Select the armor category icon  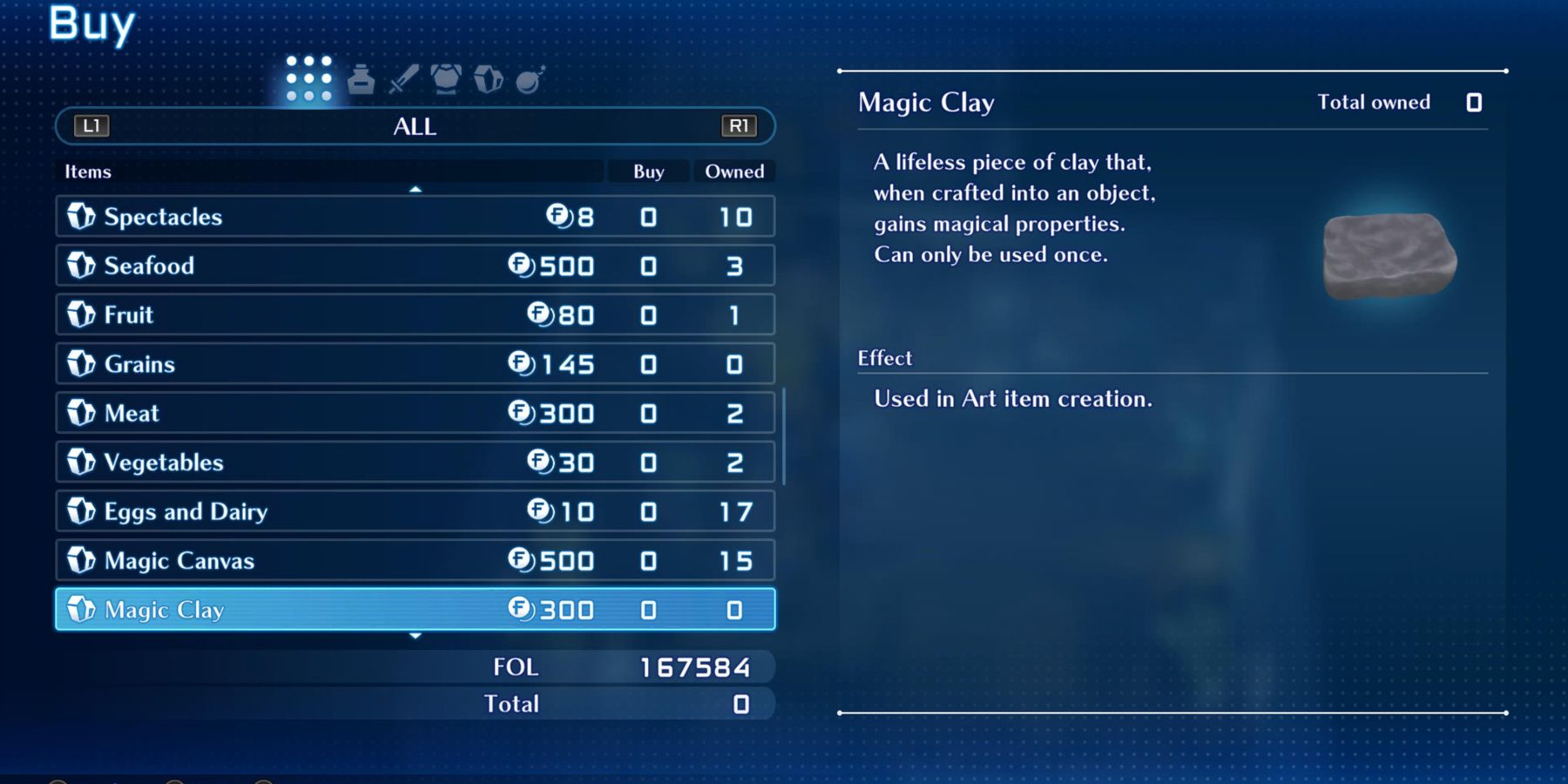pyautogui.click(x=447, y=78)
